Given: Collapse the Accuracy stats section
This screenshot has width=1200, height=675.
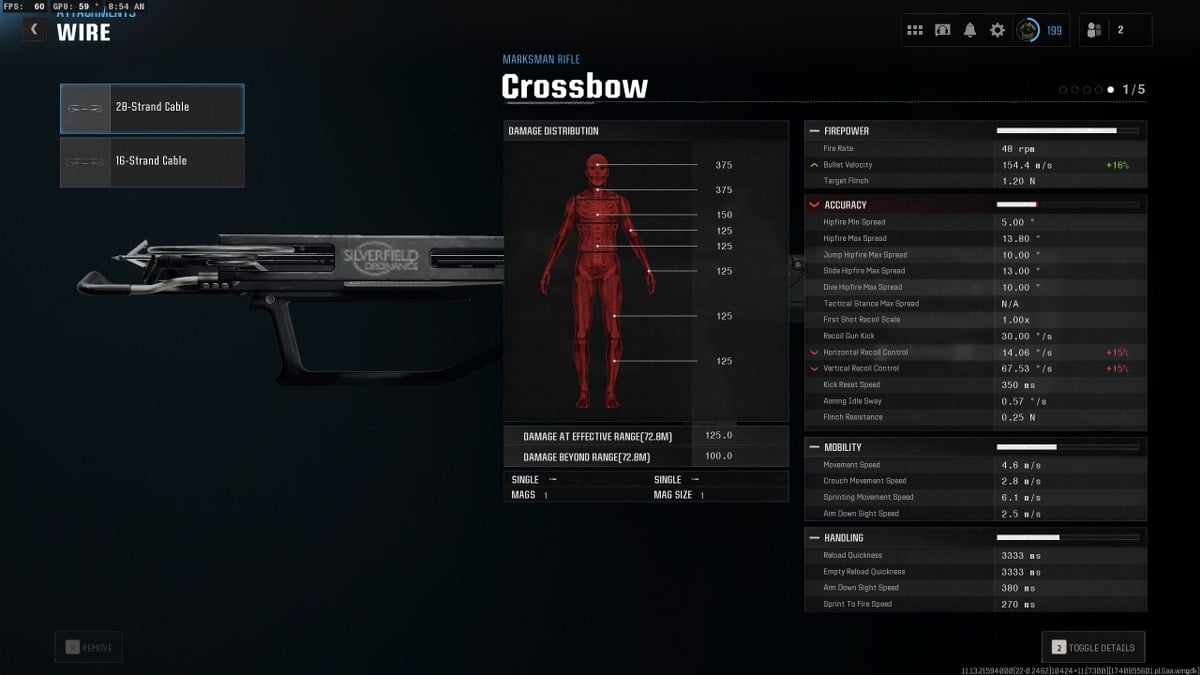Looking at the screenshot, I should pos(813,205).
